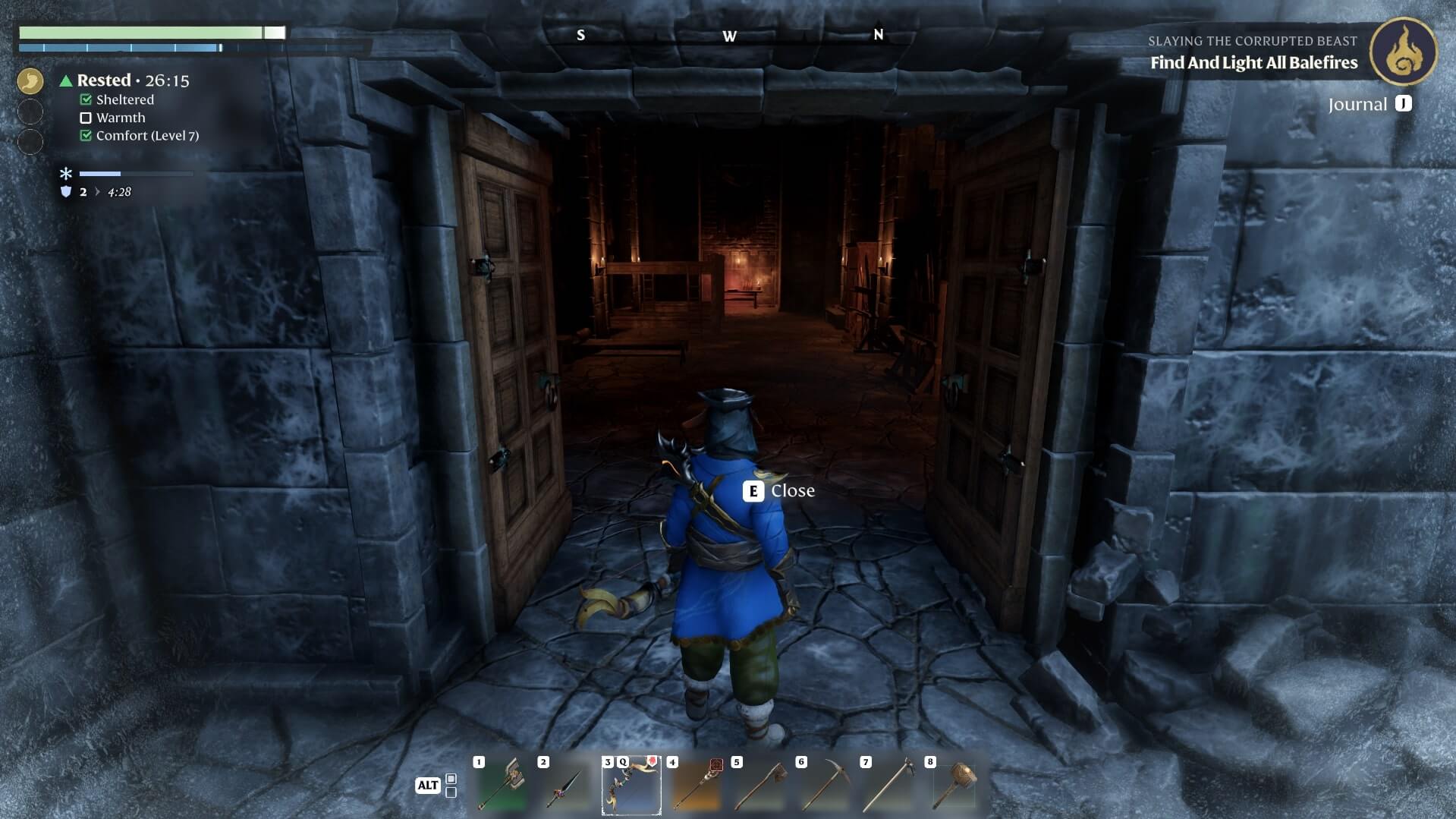1456x819 pixels.
Task: Click the shield armor icon
Action: pos(66,192)
